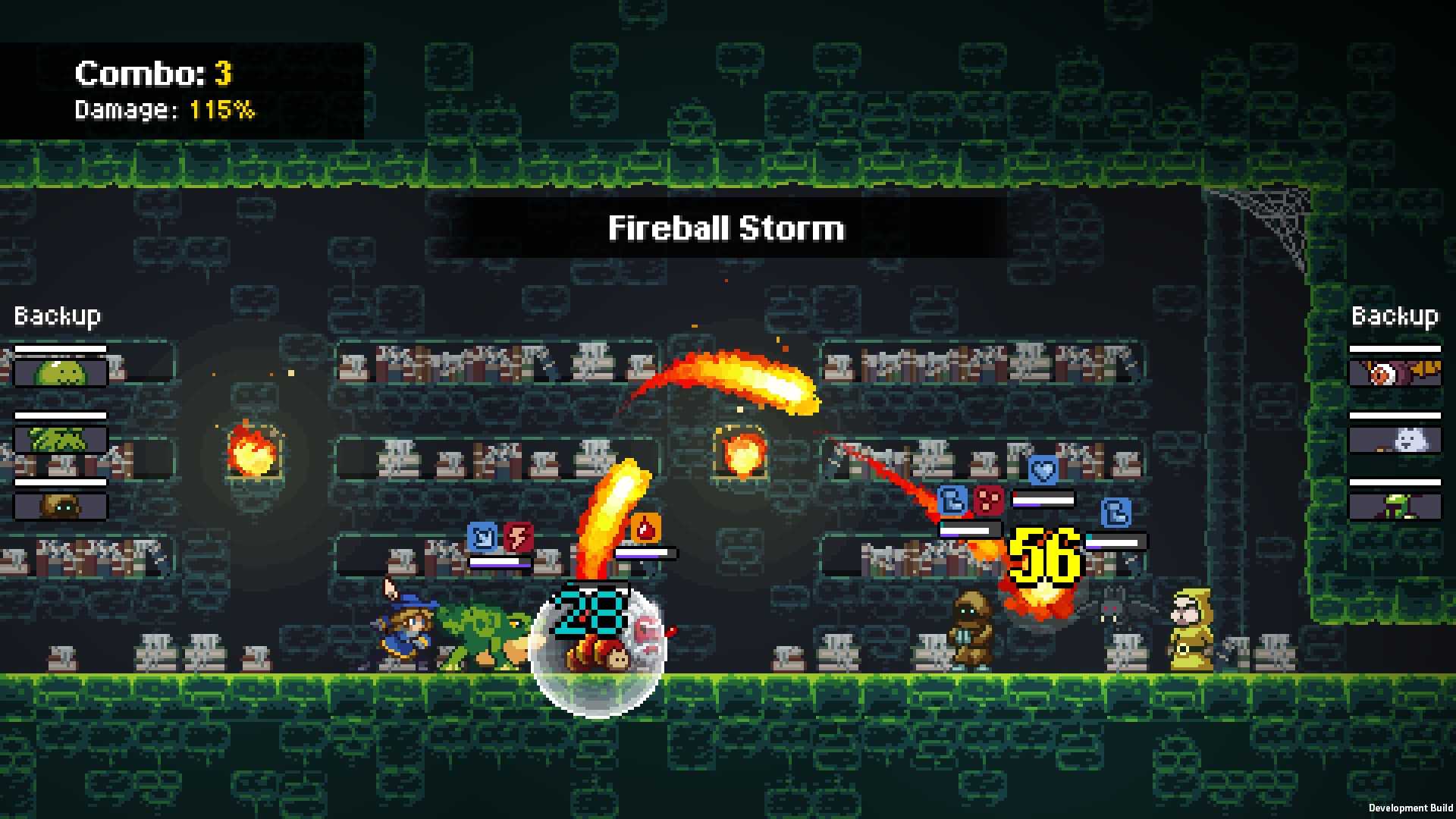Click the Combo: 3 counter display
This screenshot has height=819, width=1456.
tap(152, 73)
